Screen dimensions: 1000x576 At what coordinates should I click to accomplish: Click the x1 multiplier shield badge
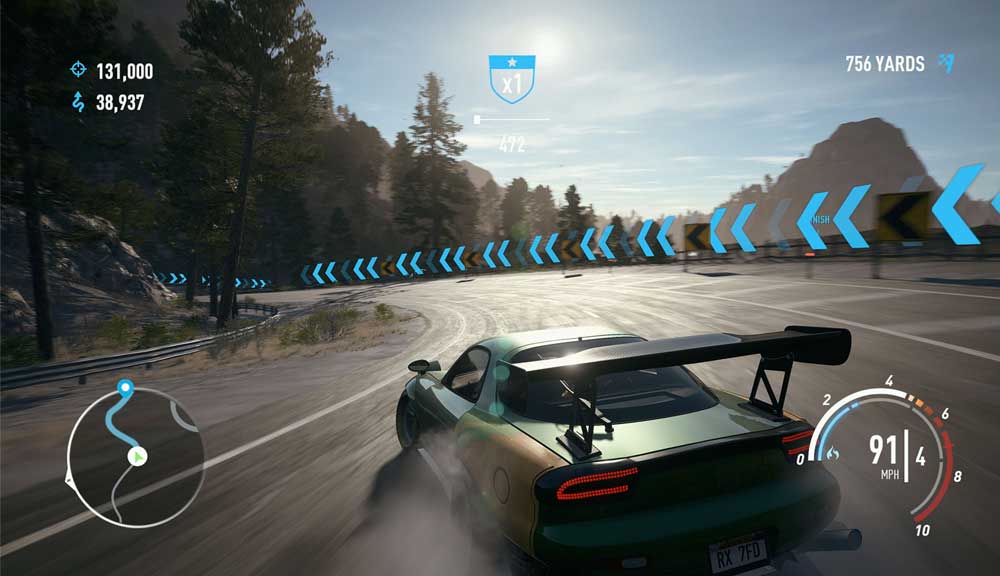click(512, 79)
